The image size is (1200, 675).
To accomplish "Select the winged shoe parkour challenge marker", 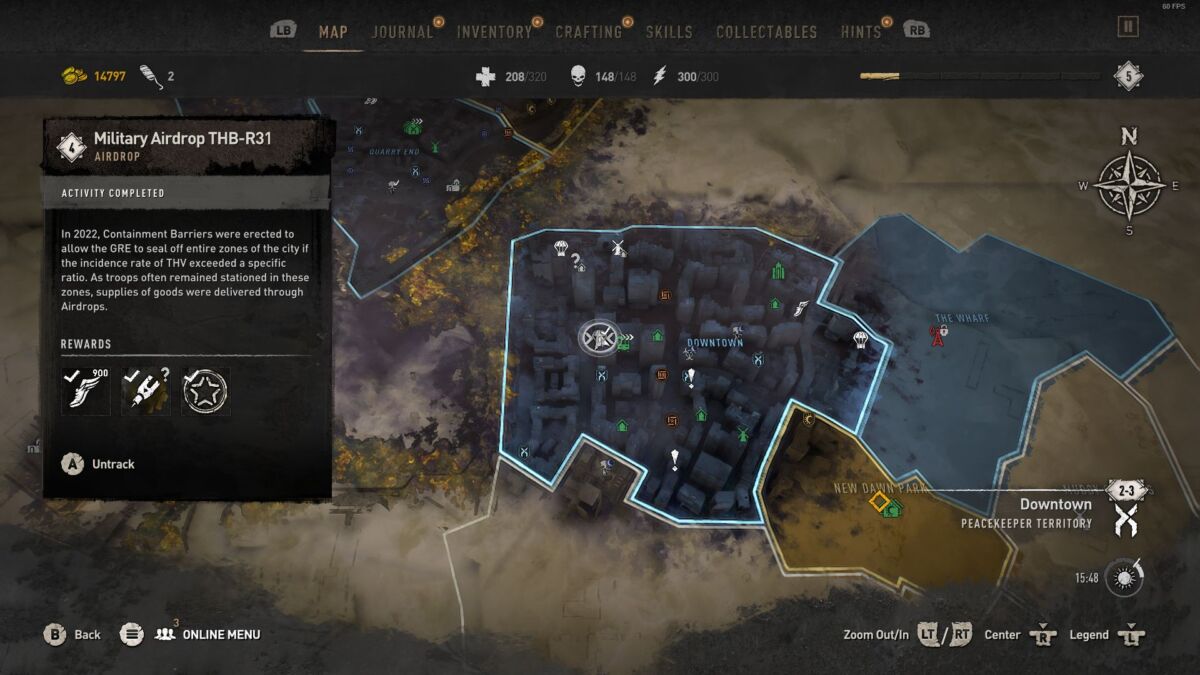I will [800, 310].
